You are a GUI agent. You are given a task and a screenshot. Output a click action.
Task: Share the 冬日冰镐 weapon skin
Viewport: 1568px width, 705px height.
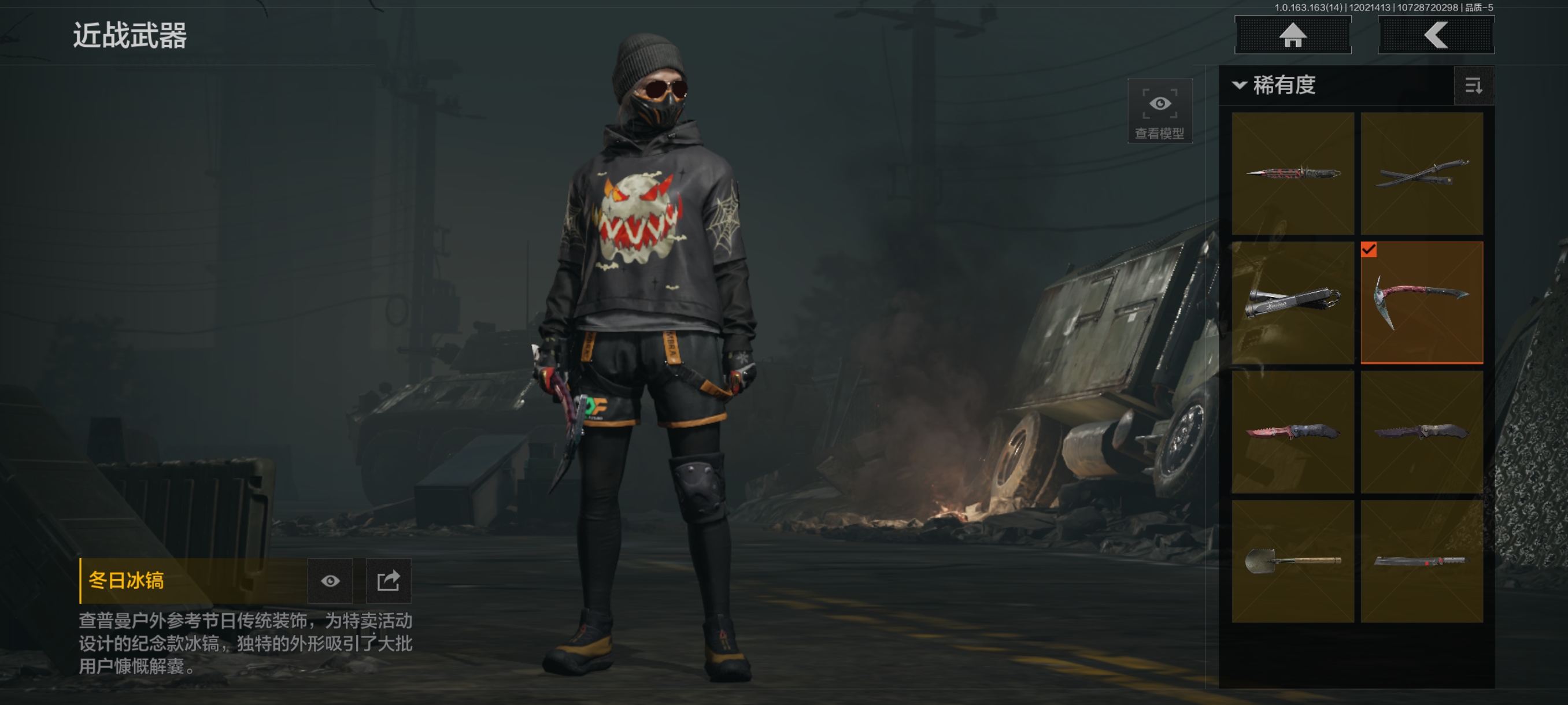(x=389, y=581)
